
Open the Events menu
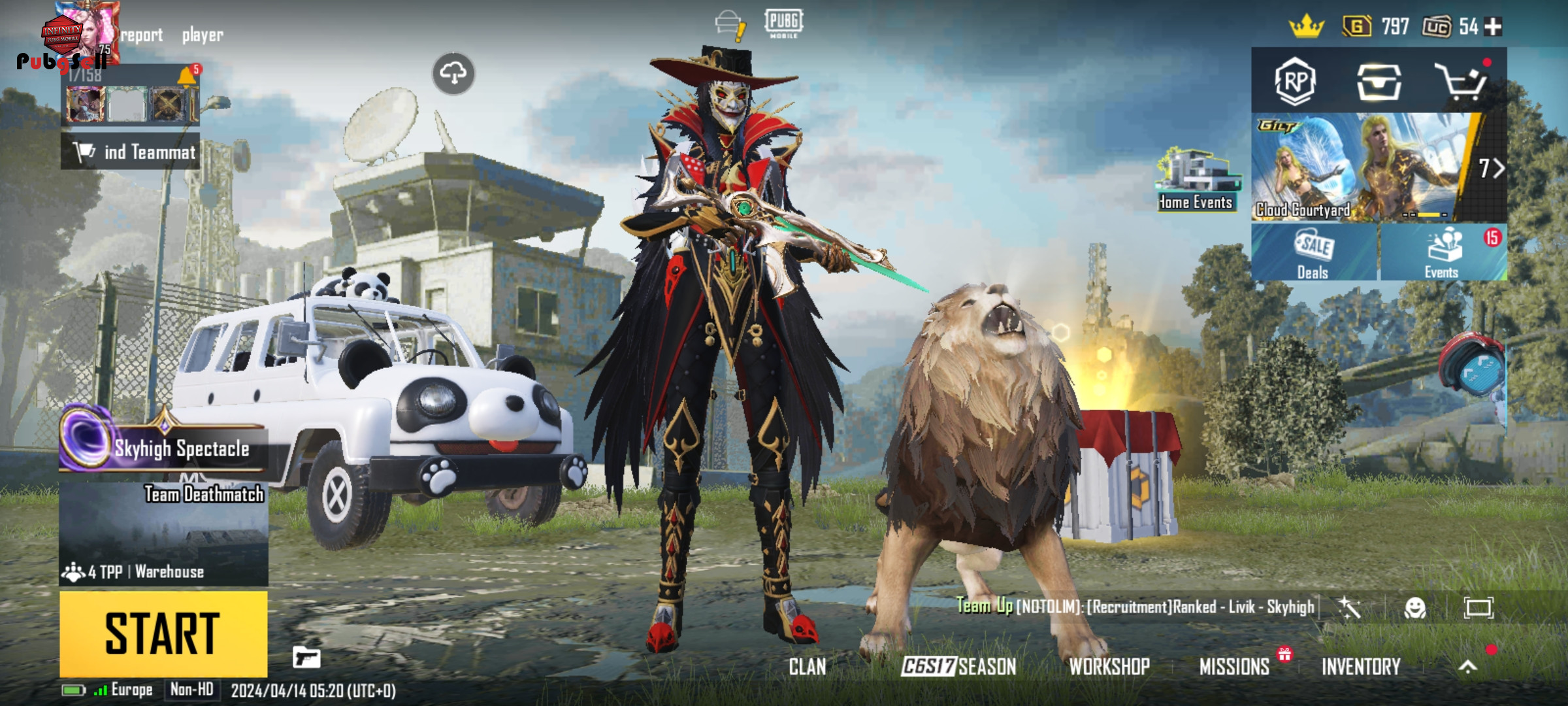pos(1443,253)
